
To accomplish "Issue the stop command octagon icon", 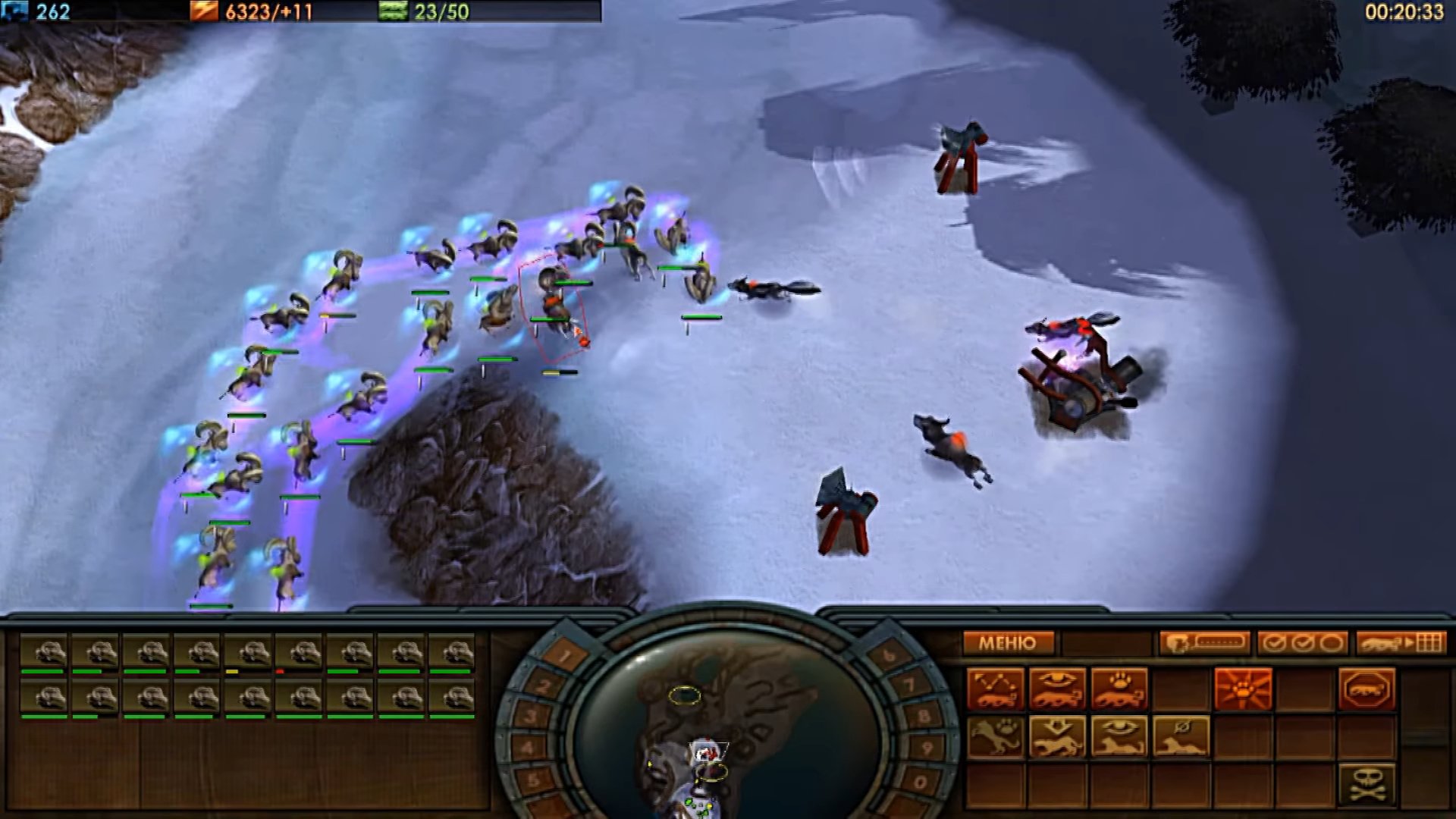I will coord(1366,689).
